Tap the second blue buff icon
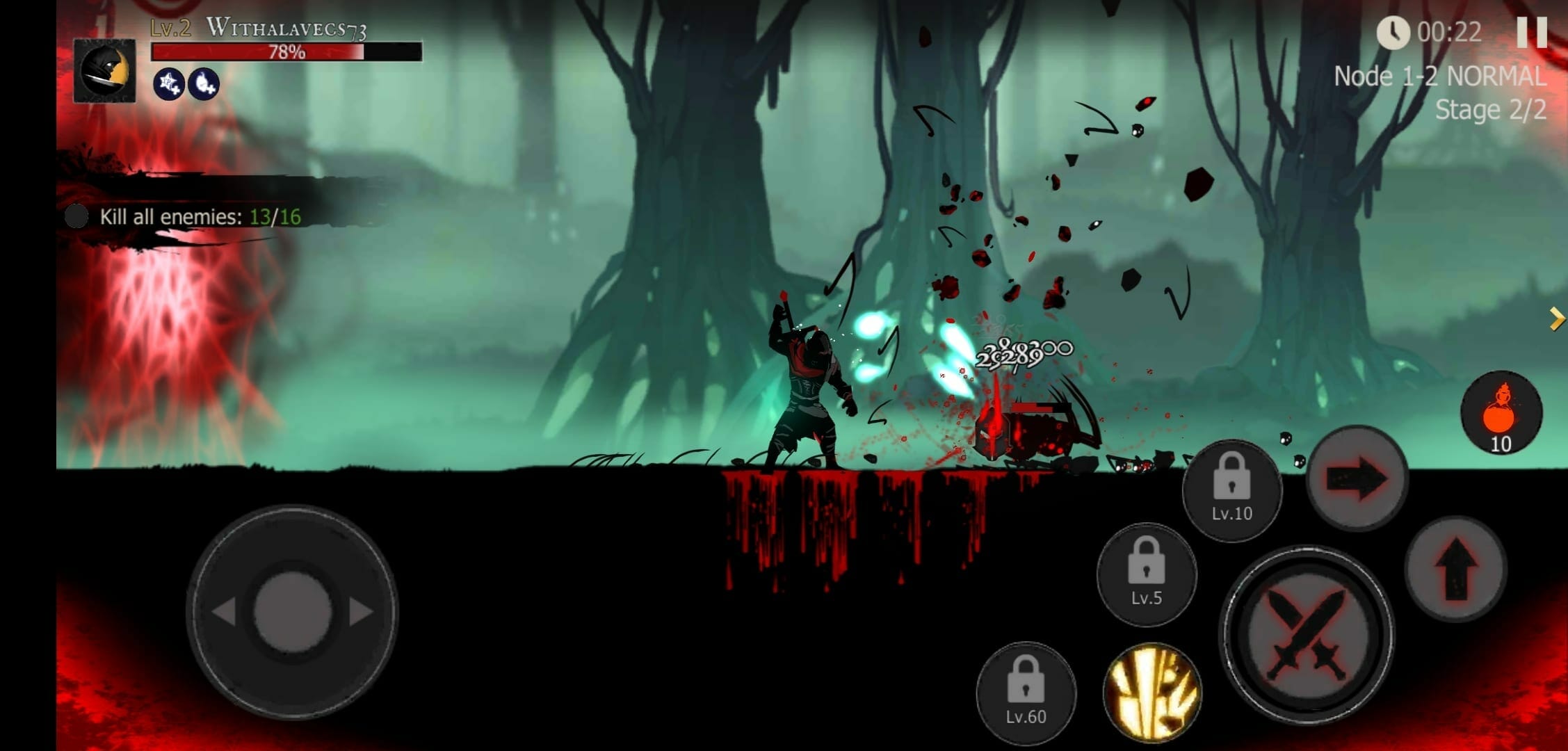Screen dimensions: 1568x751 point(204,84)
